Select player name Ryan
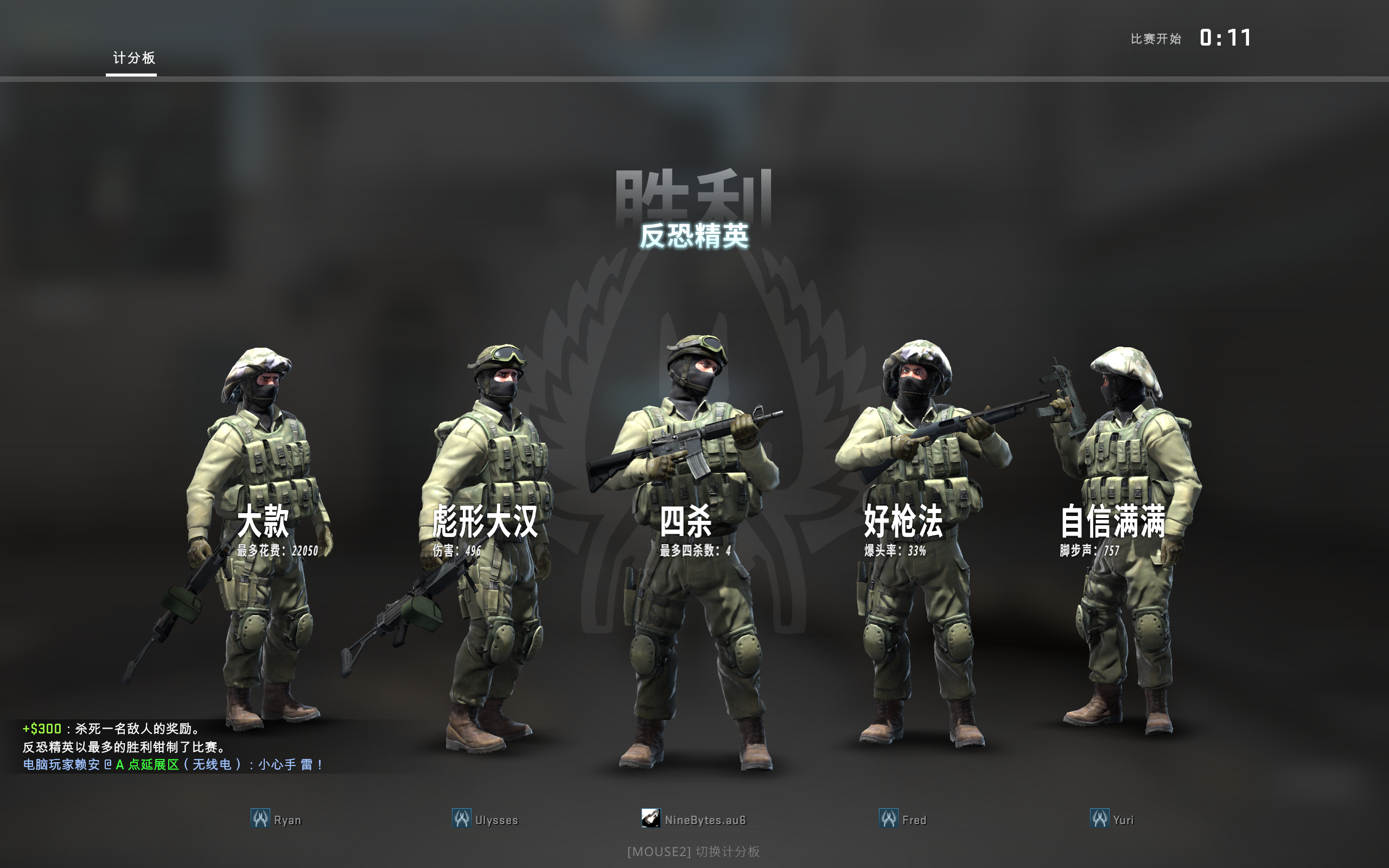This screenshot has height=868, width=1389. [288, 819]
